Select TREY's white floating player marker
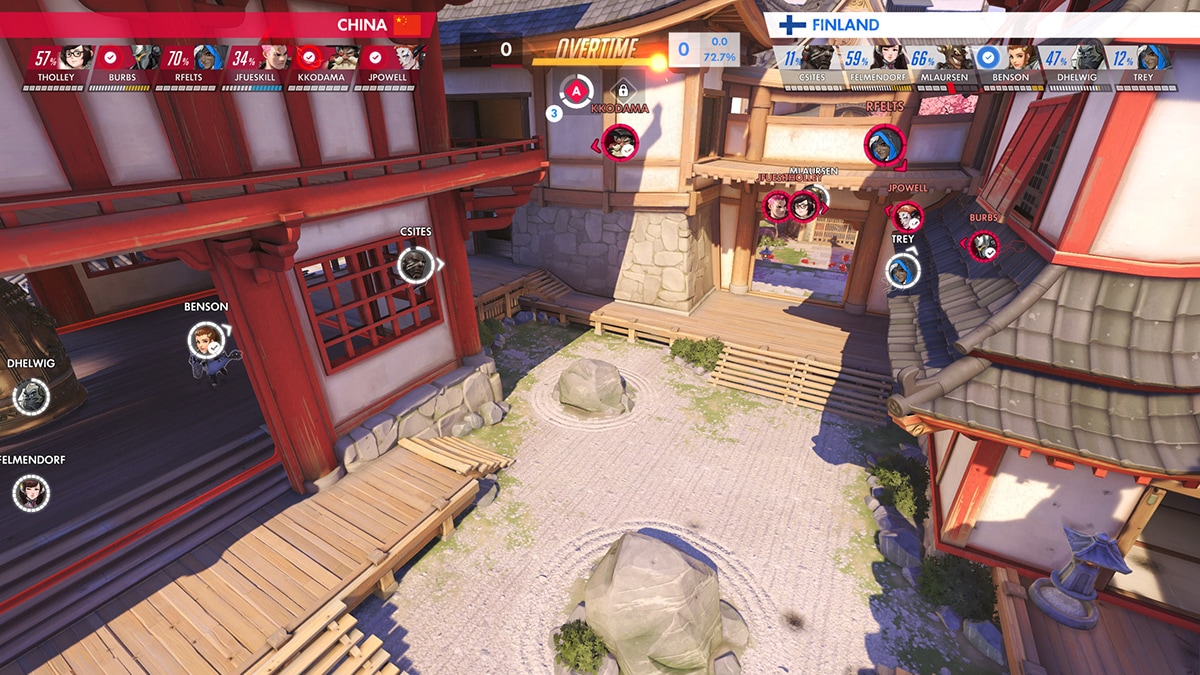1200x675 pixels. click(902, 270)
